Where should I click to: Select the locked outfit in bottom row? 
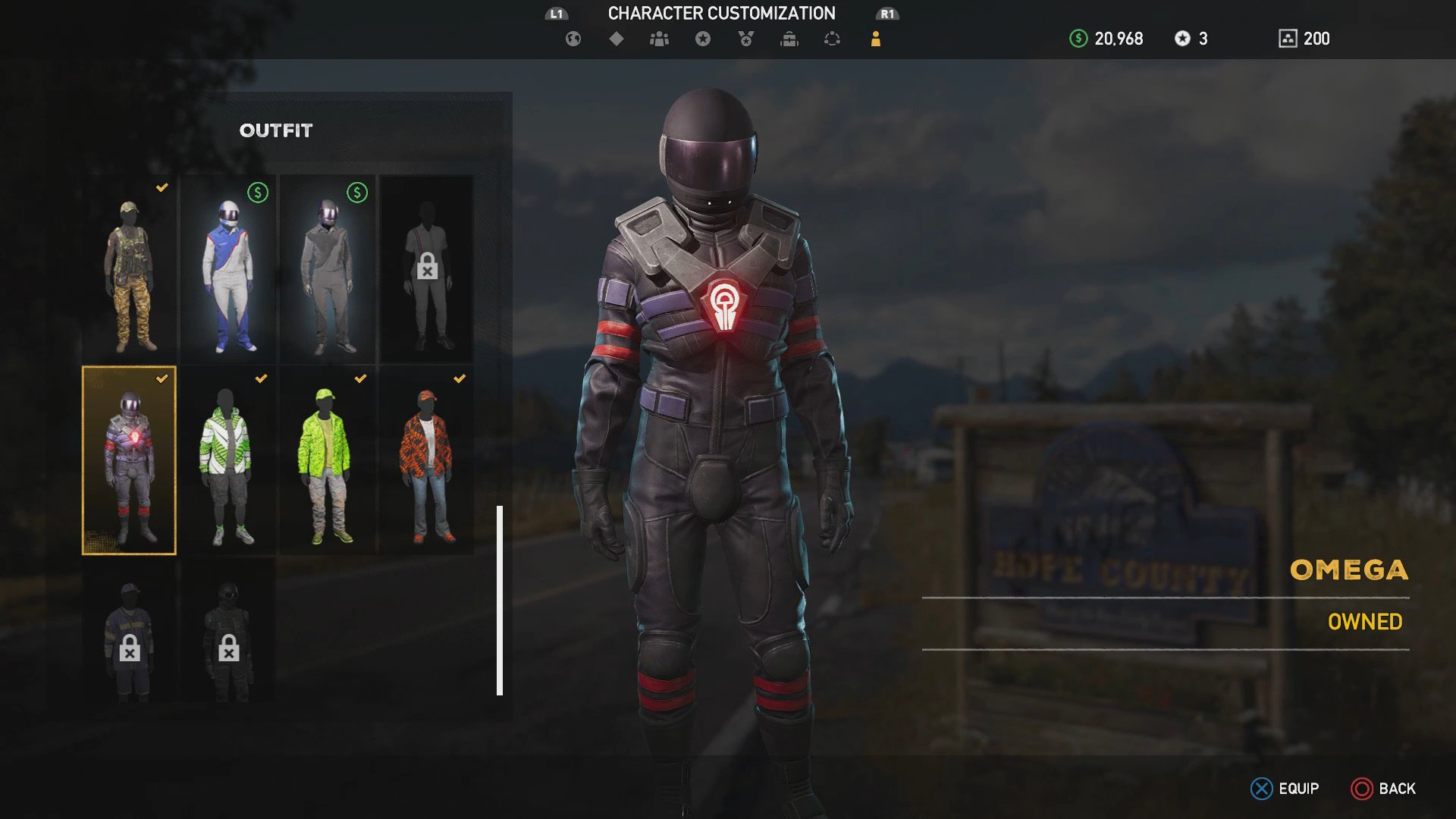129,641
